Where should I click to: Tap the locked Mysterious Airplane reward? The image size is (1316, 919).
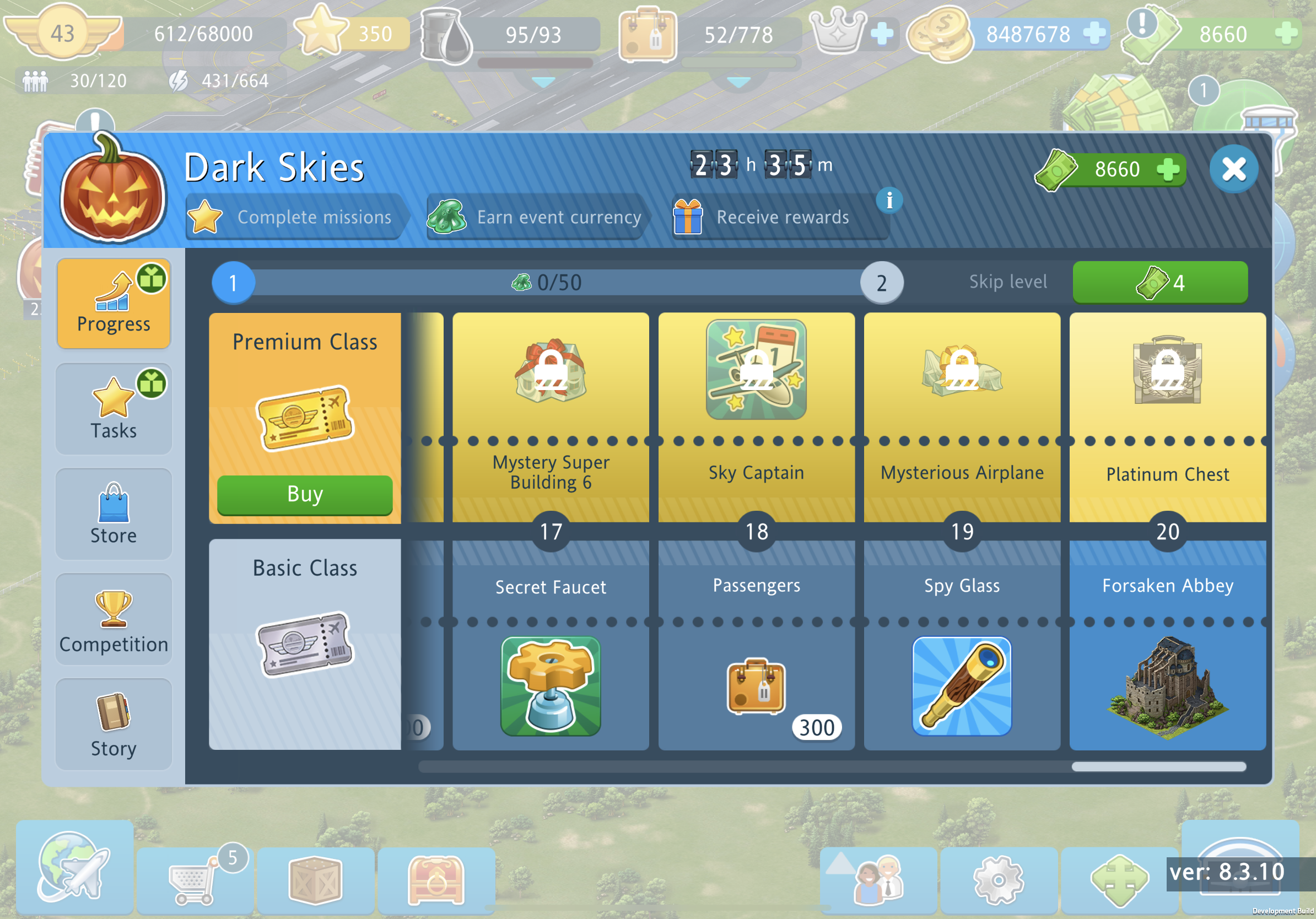(961, 370)
